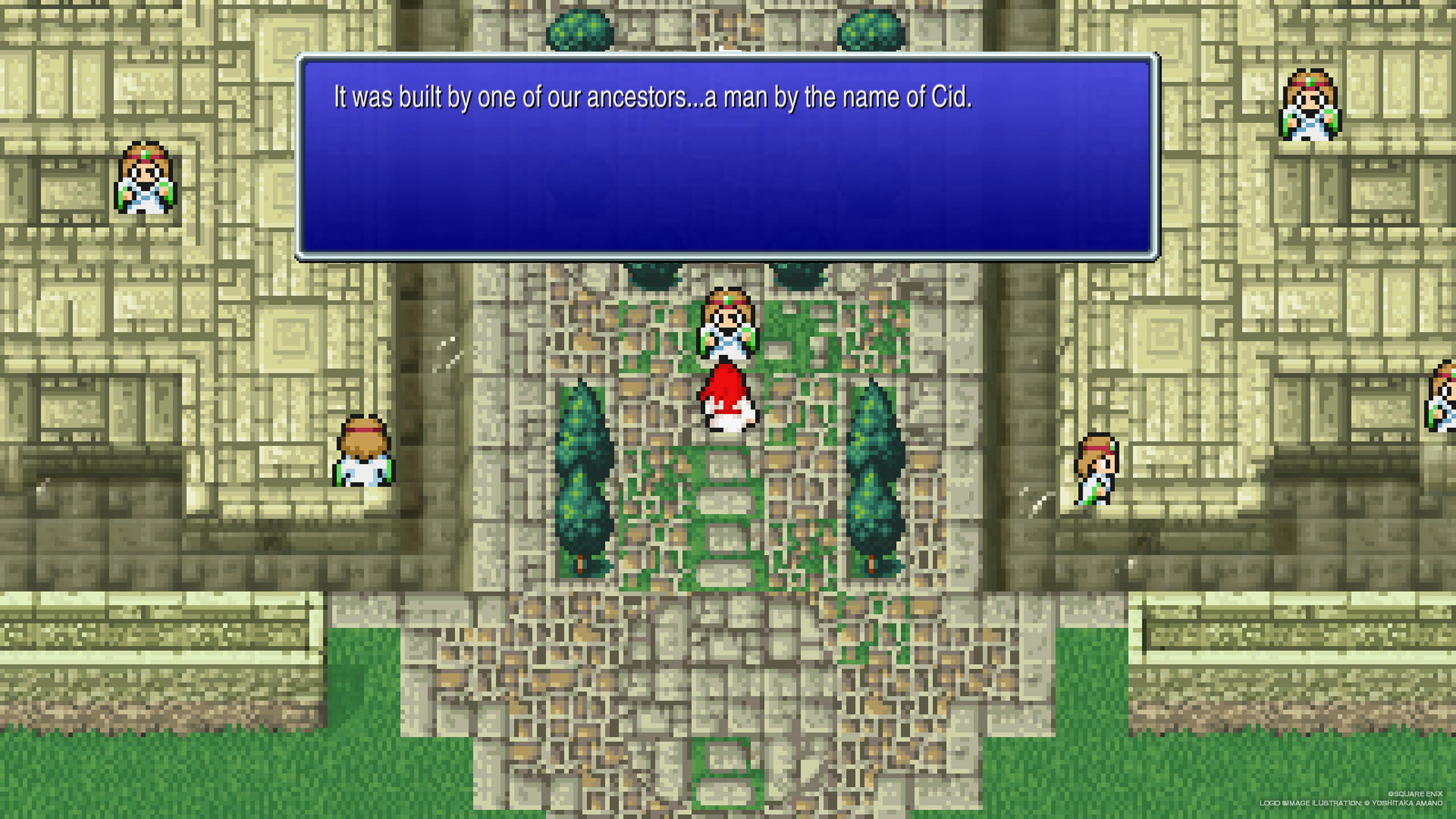The height and width of the screenshot is (819, 1456).
Task: Click the word 'Cid' in the dialogue text
Action: point(949,96)
